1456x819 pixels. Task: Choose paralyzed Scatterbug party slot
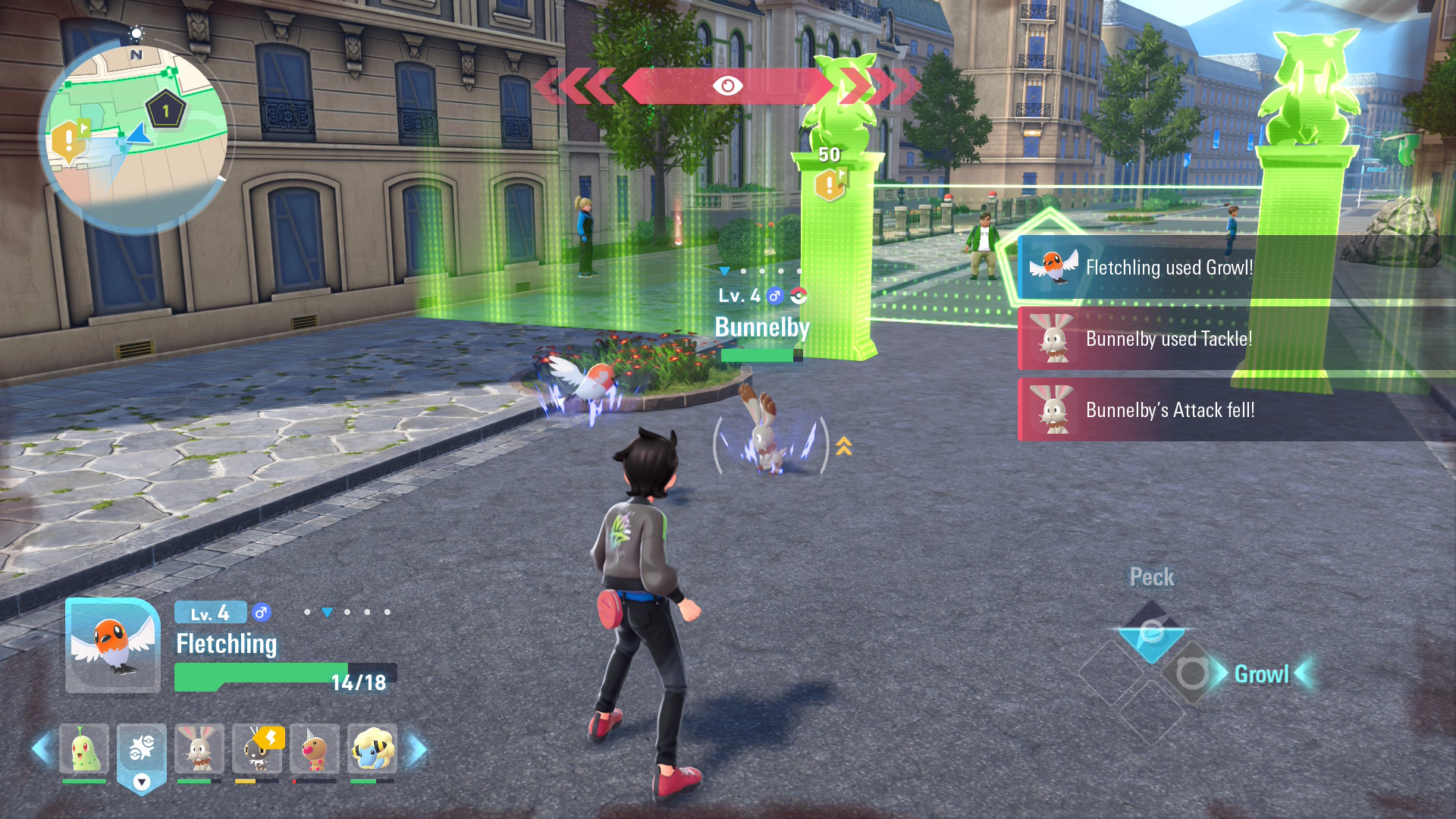pos(257,749)
